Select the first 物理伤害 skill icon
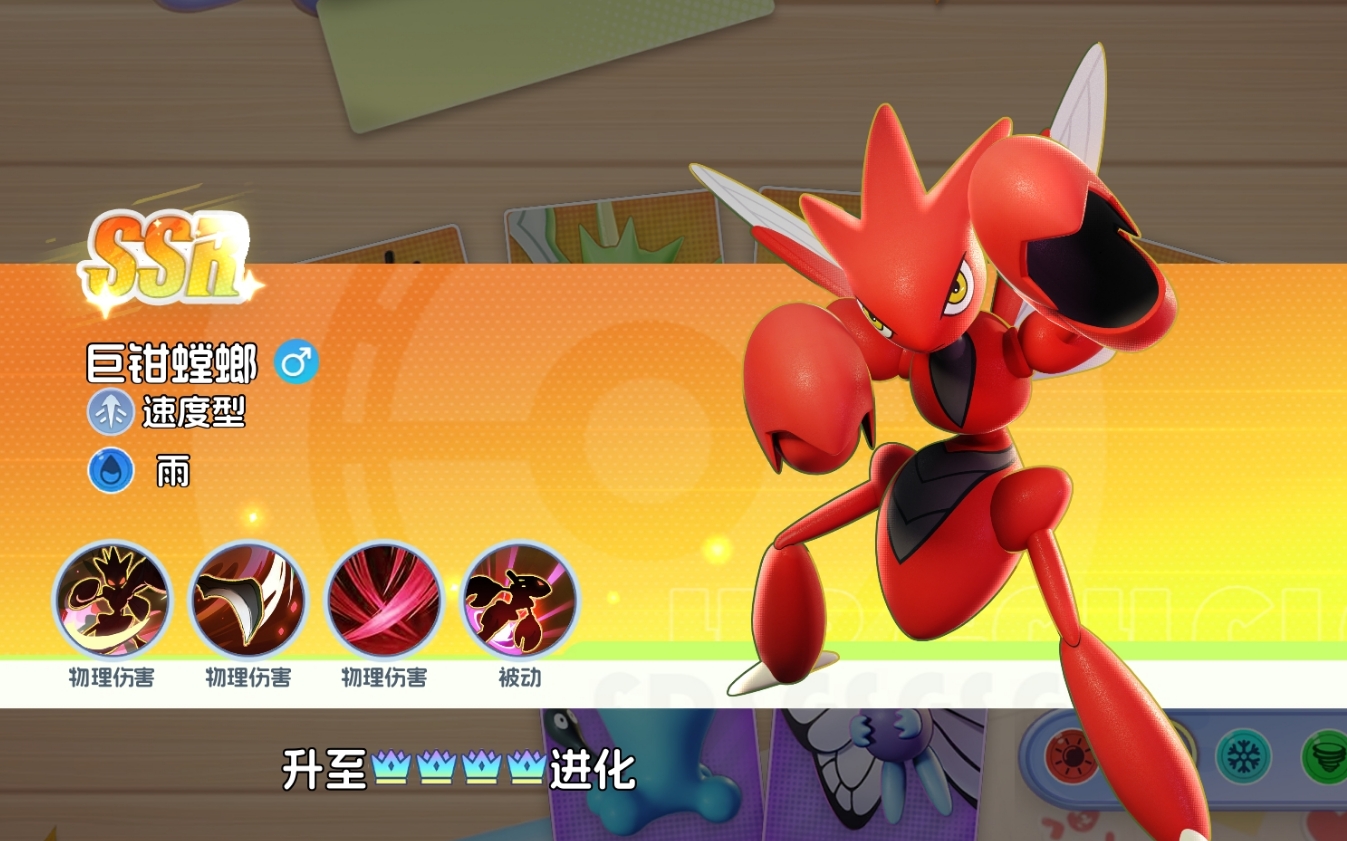The image size is (1347, 841). (x=110, y=601)
